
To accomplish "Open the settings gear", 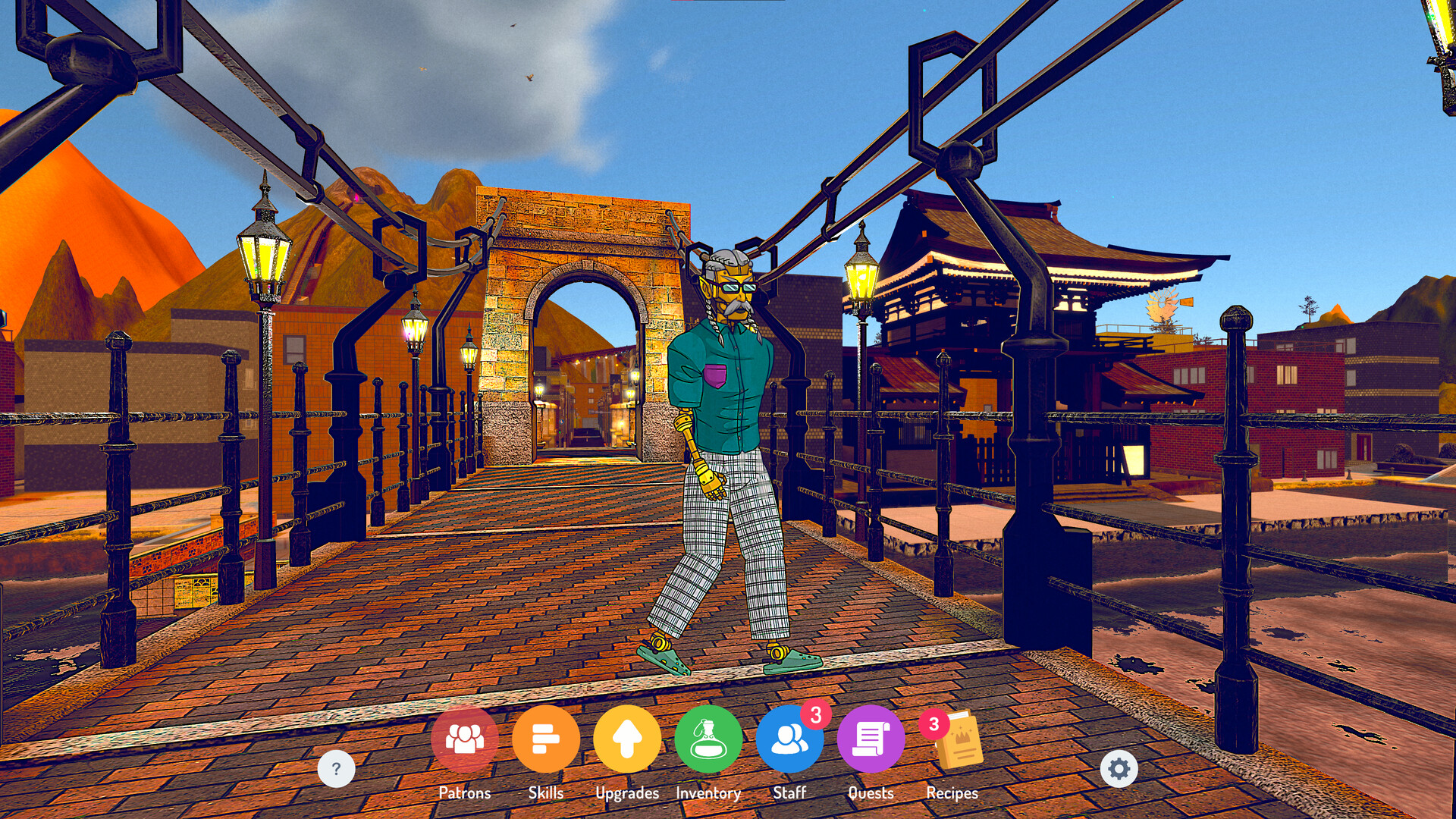I will point(1119,769).
